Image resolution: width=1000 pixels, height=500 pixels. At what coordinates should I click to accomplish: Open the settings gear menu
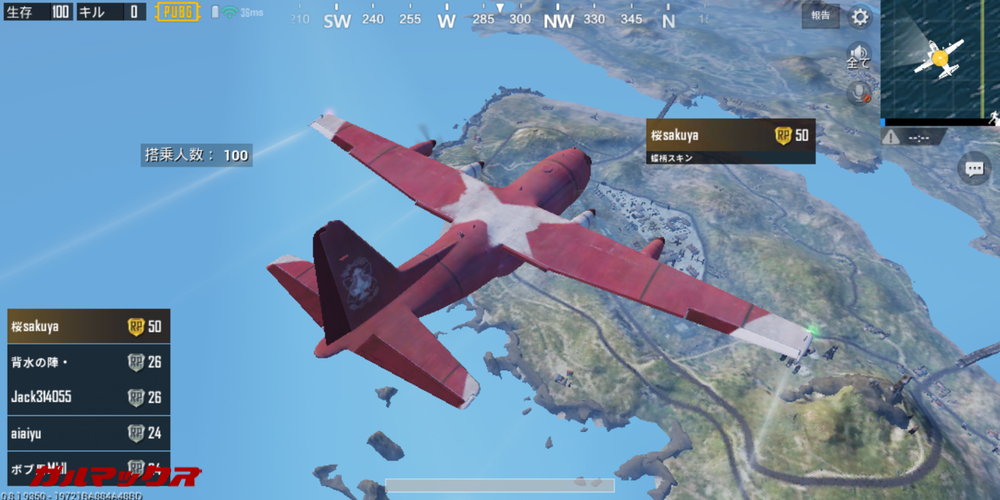(x=859, y=17)
